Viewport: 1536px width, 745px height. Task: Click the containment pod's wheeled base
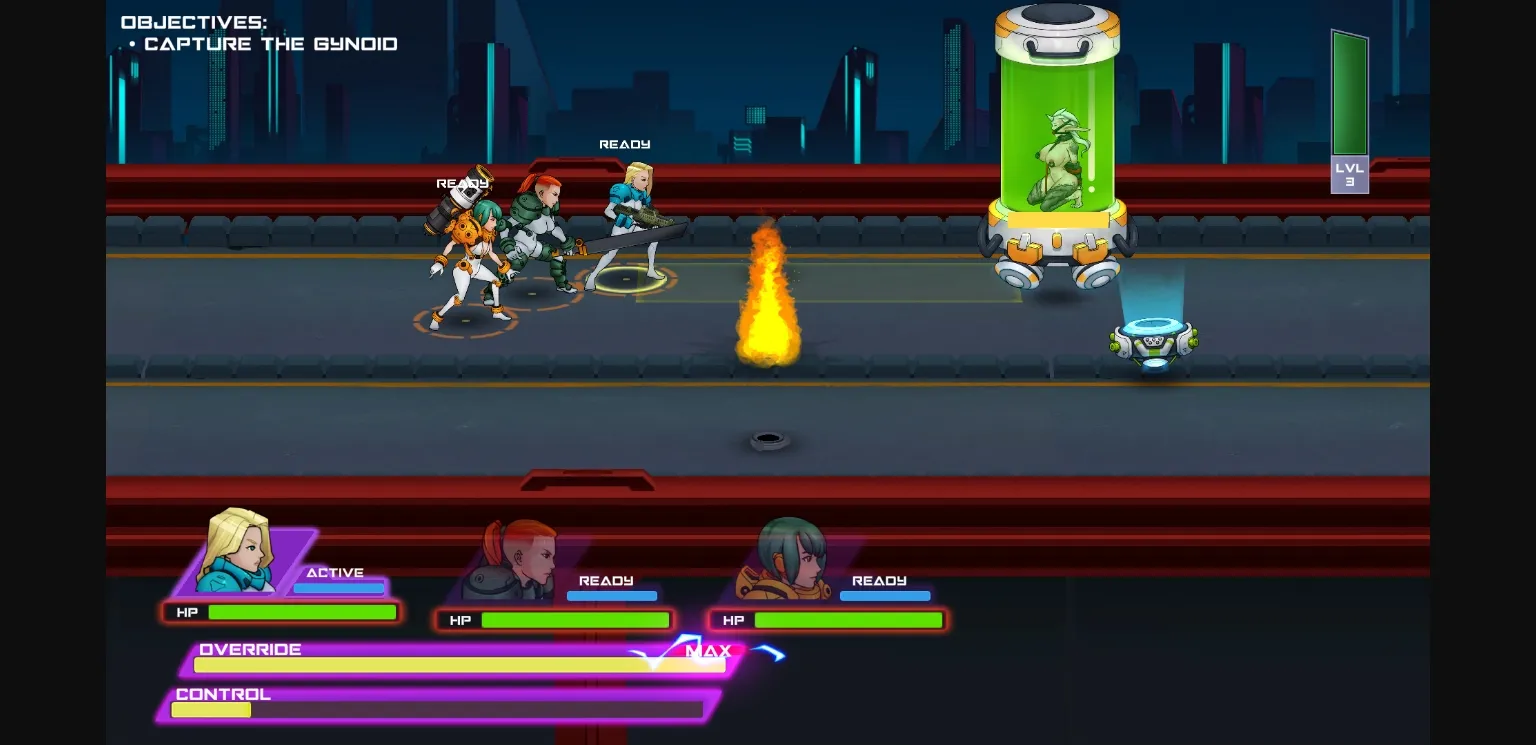[x=1057, y=250]
